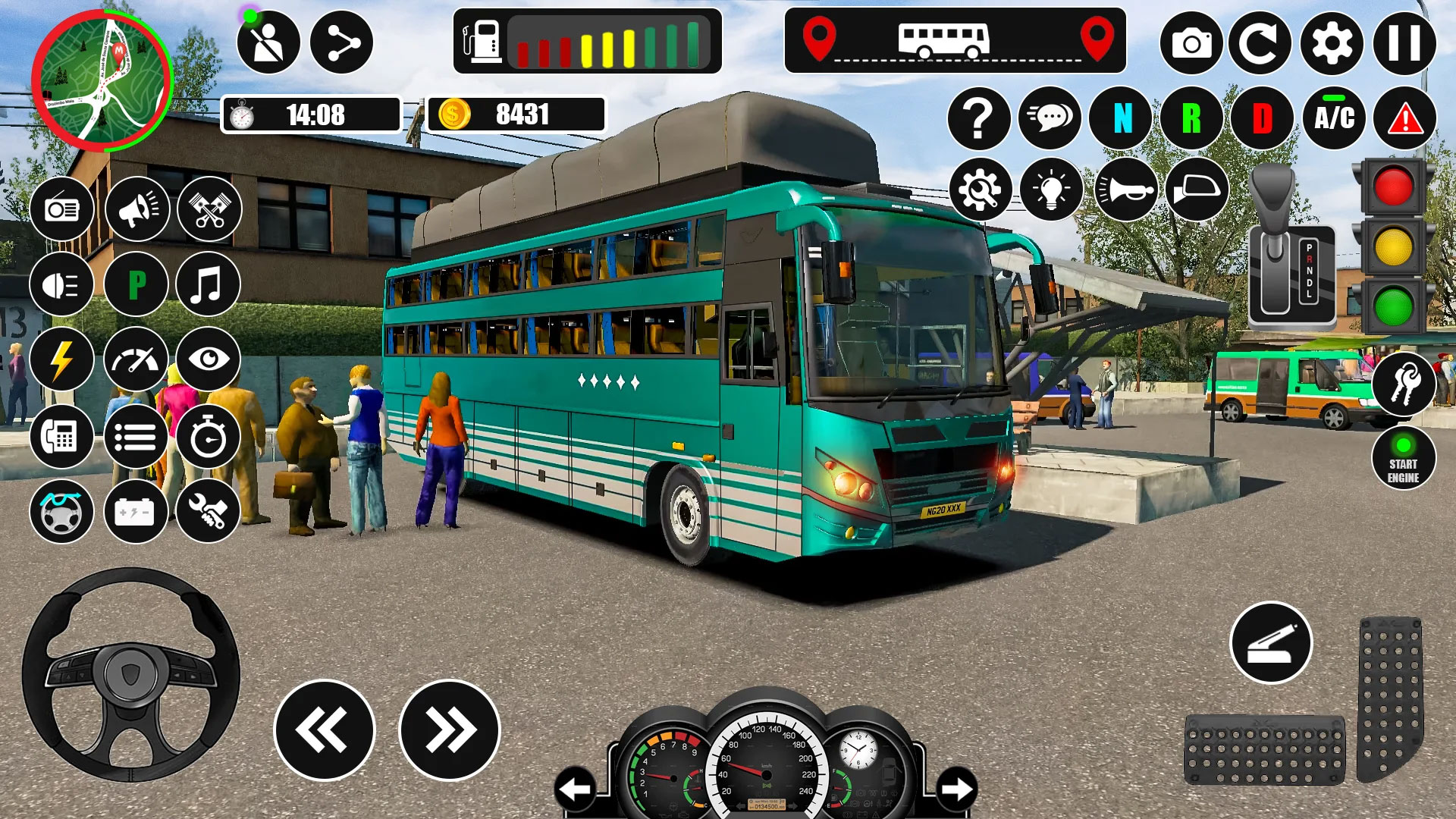Viewport: 1456px width, 819px height.
Task: Open the circular minimap
Action: (102, 80)
